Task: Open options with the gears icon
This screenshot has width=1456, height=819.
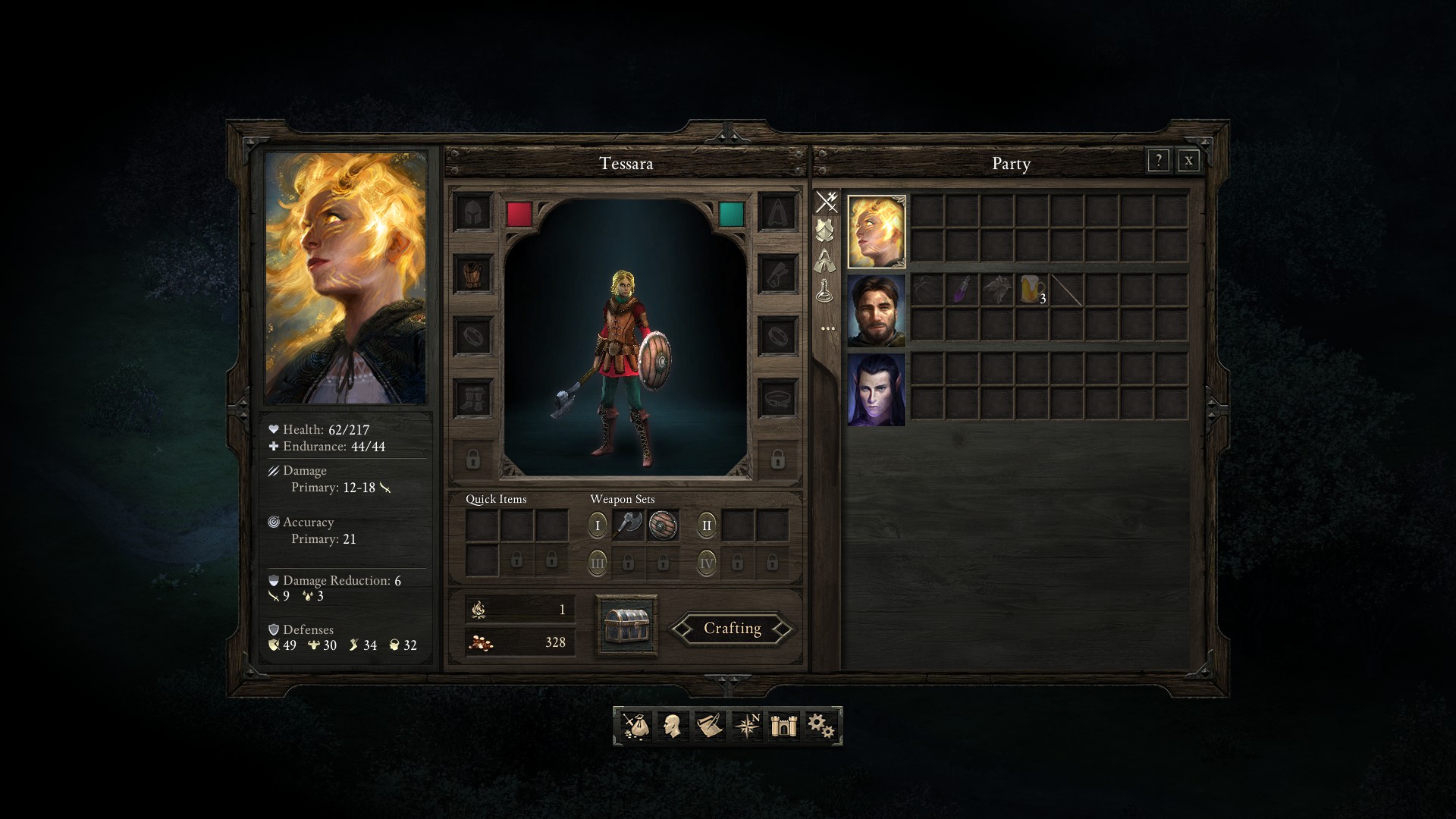Action: 821,726
